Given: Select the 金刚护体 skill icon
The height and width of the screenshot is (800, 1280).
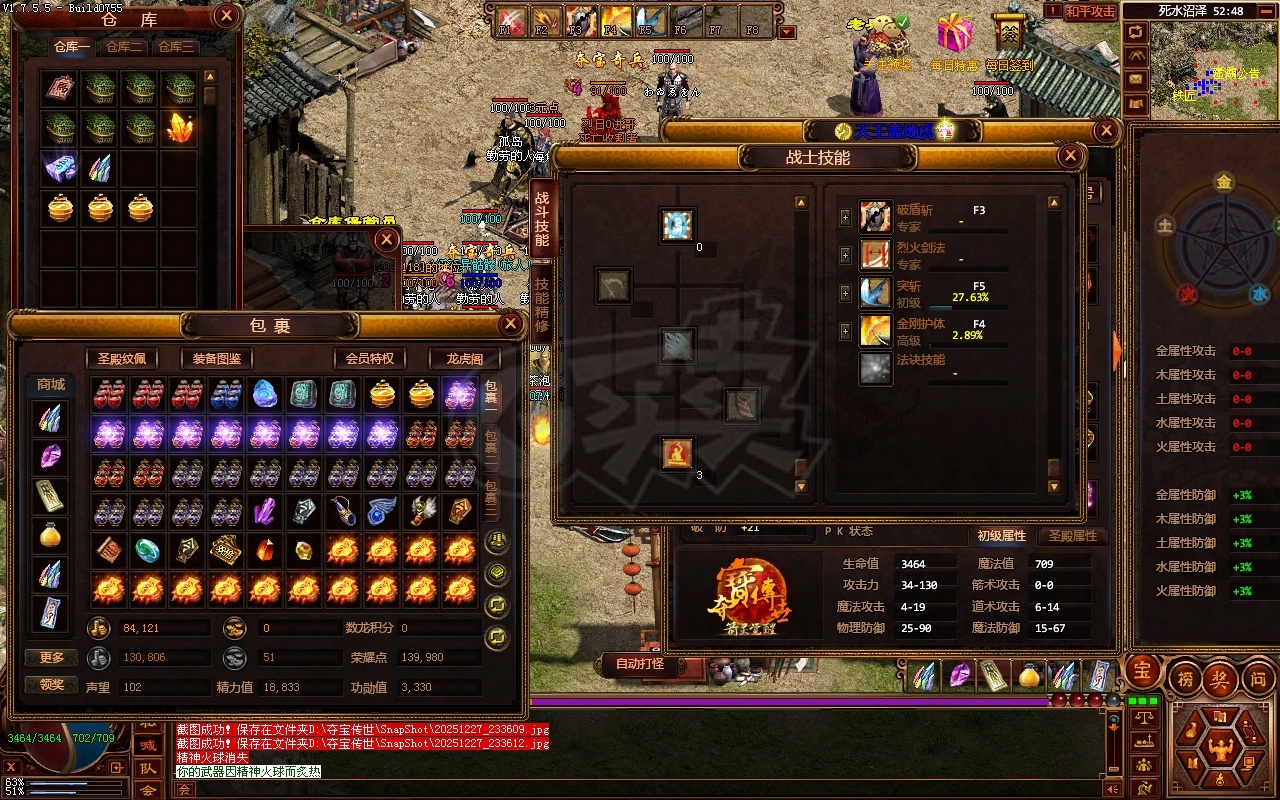Looking at the screenshot, I should (876, 331).
